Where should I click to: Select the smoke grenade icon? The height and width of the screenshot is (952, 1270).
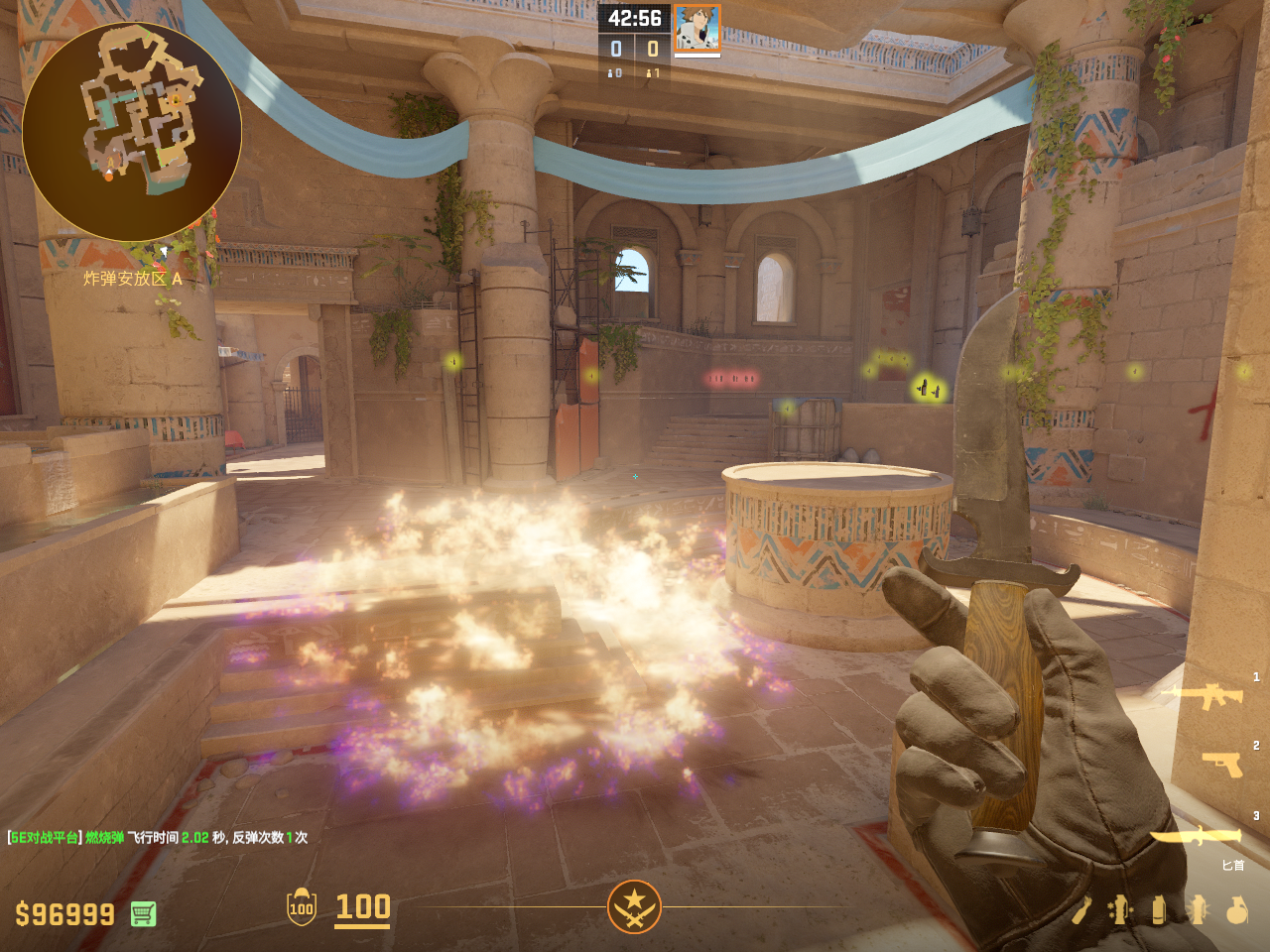(x=1158, y=909)
